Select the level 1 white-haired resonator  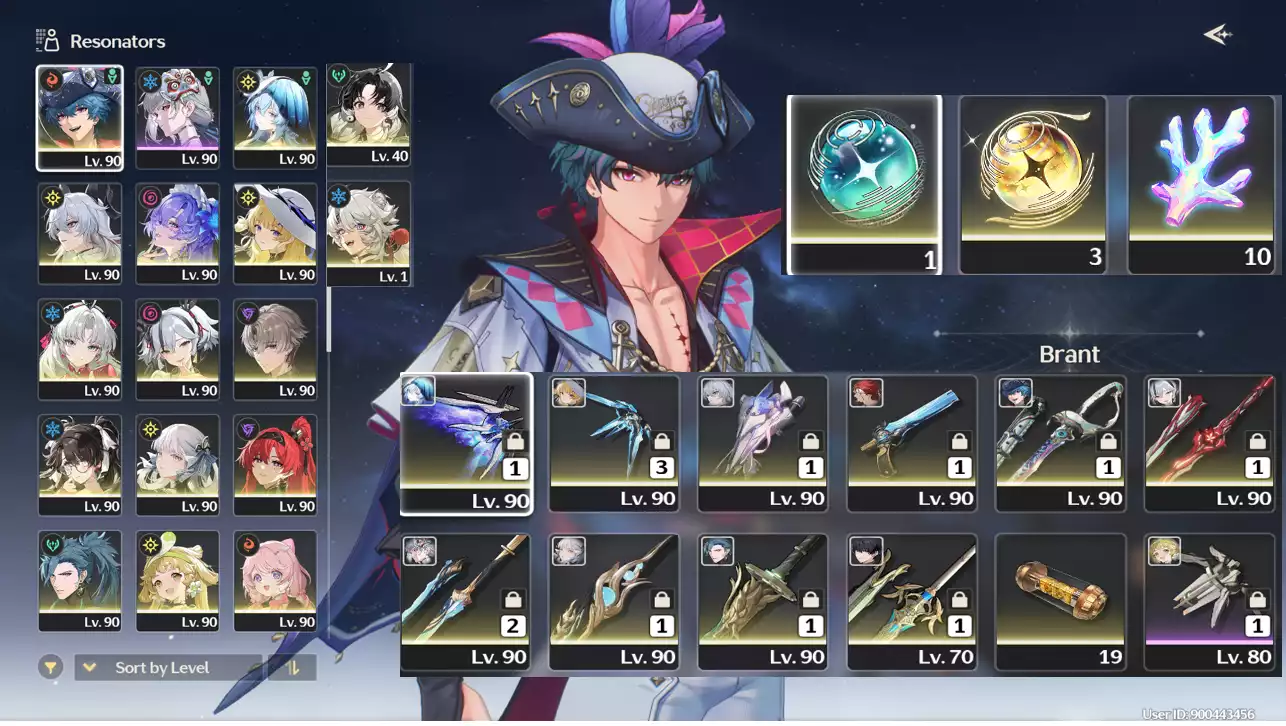click(368, 232)
